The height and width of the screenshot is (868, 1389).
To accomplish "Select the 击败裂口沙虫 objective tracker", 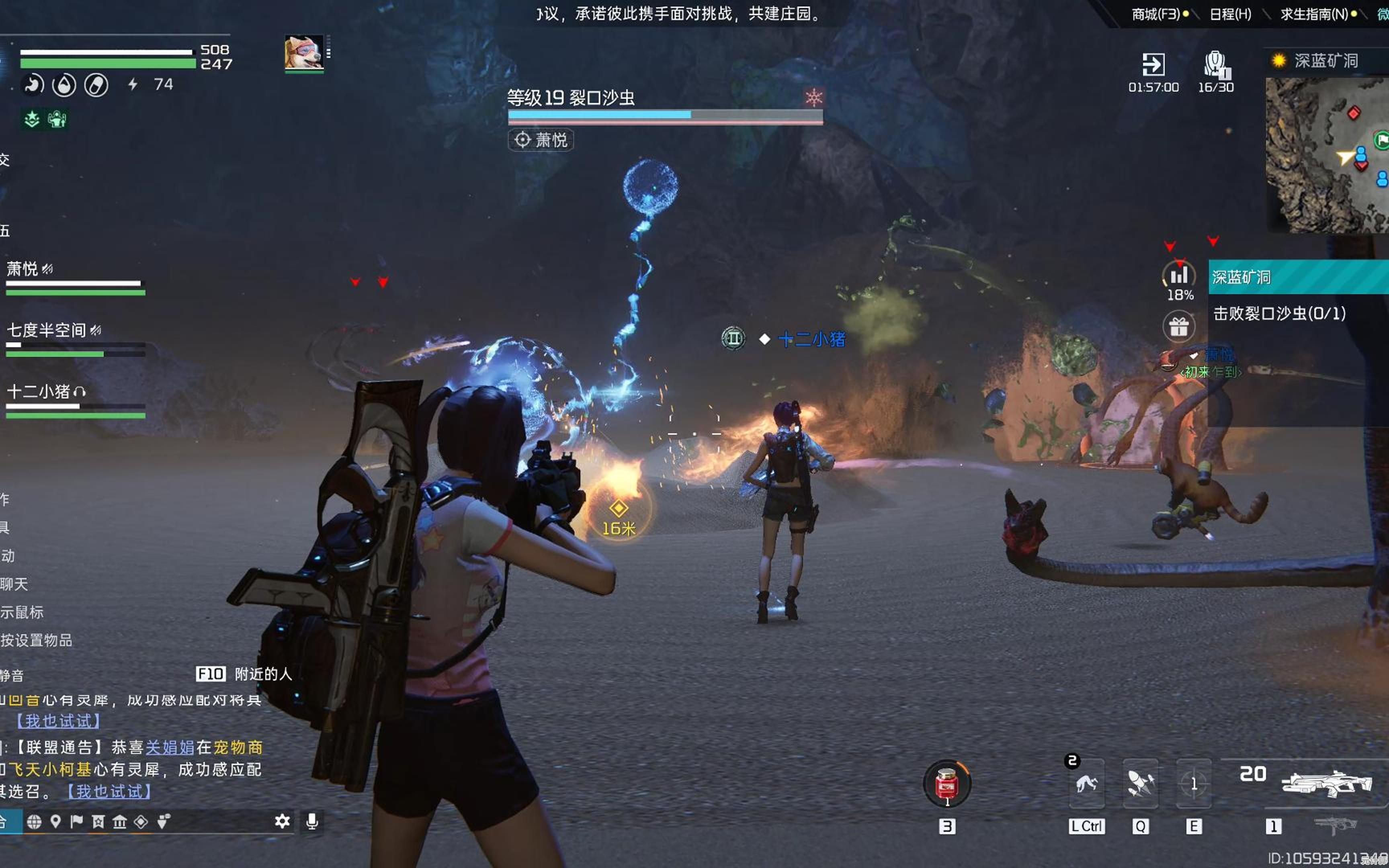I will 1279,313.
